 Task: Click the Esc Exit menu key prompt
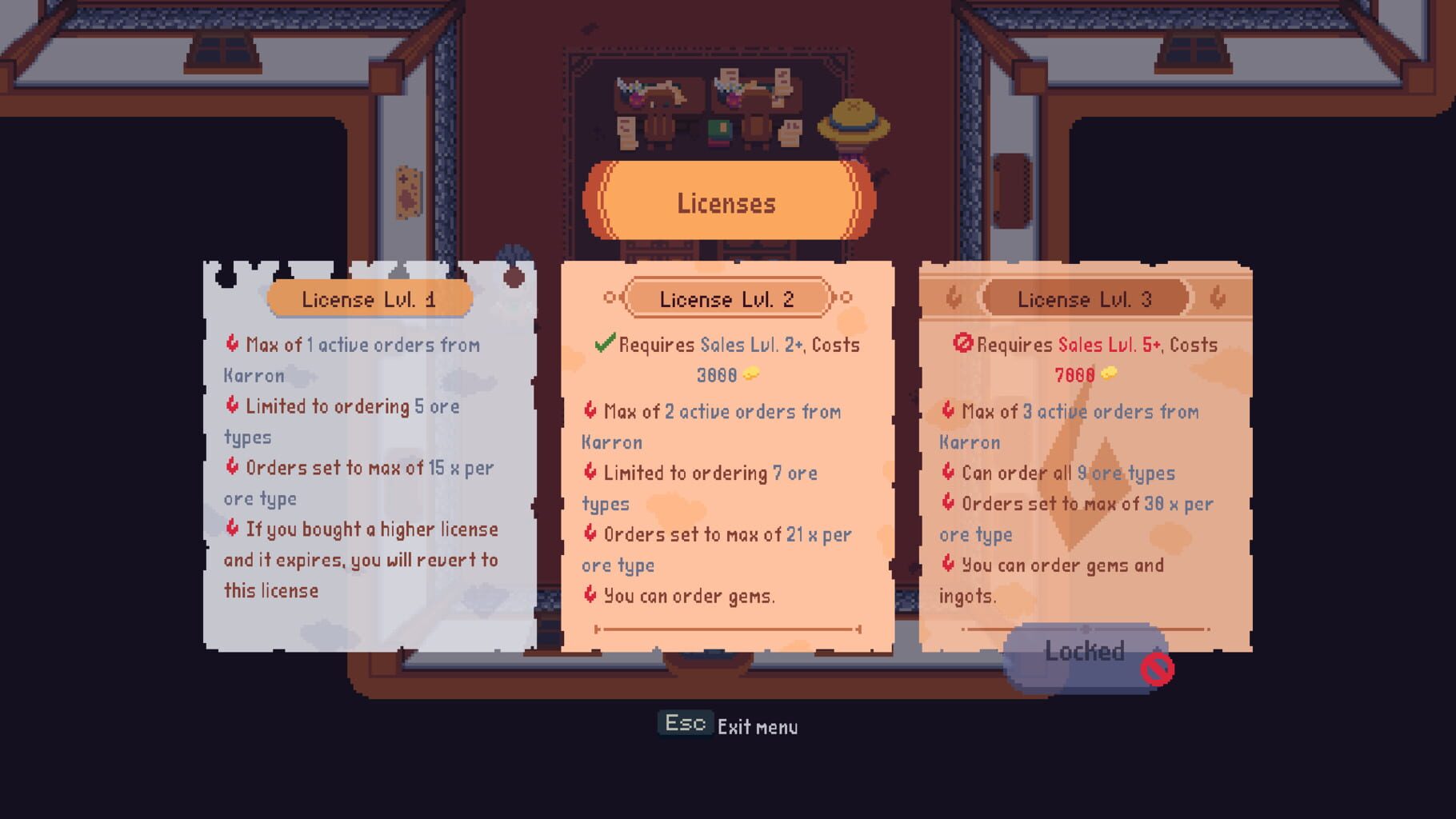pos(684,723)
